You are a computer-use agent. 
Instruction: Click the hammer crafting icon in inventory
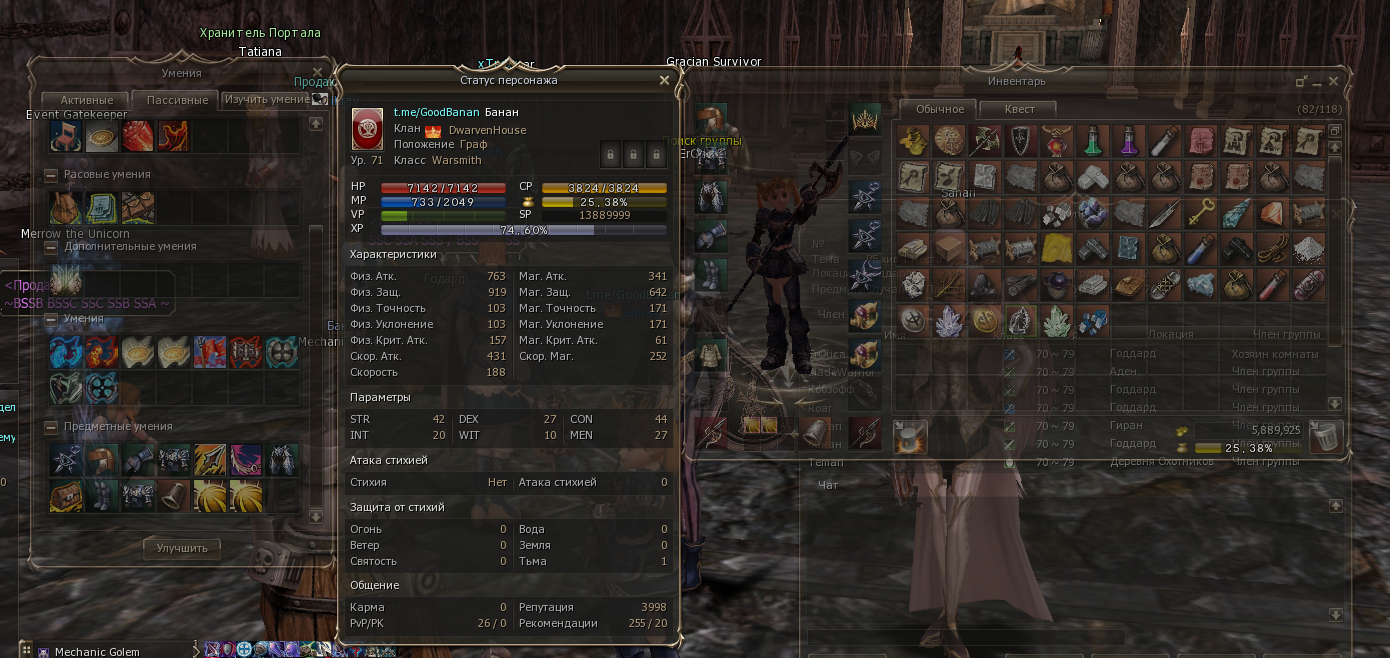tap(909, 436)
